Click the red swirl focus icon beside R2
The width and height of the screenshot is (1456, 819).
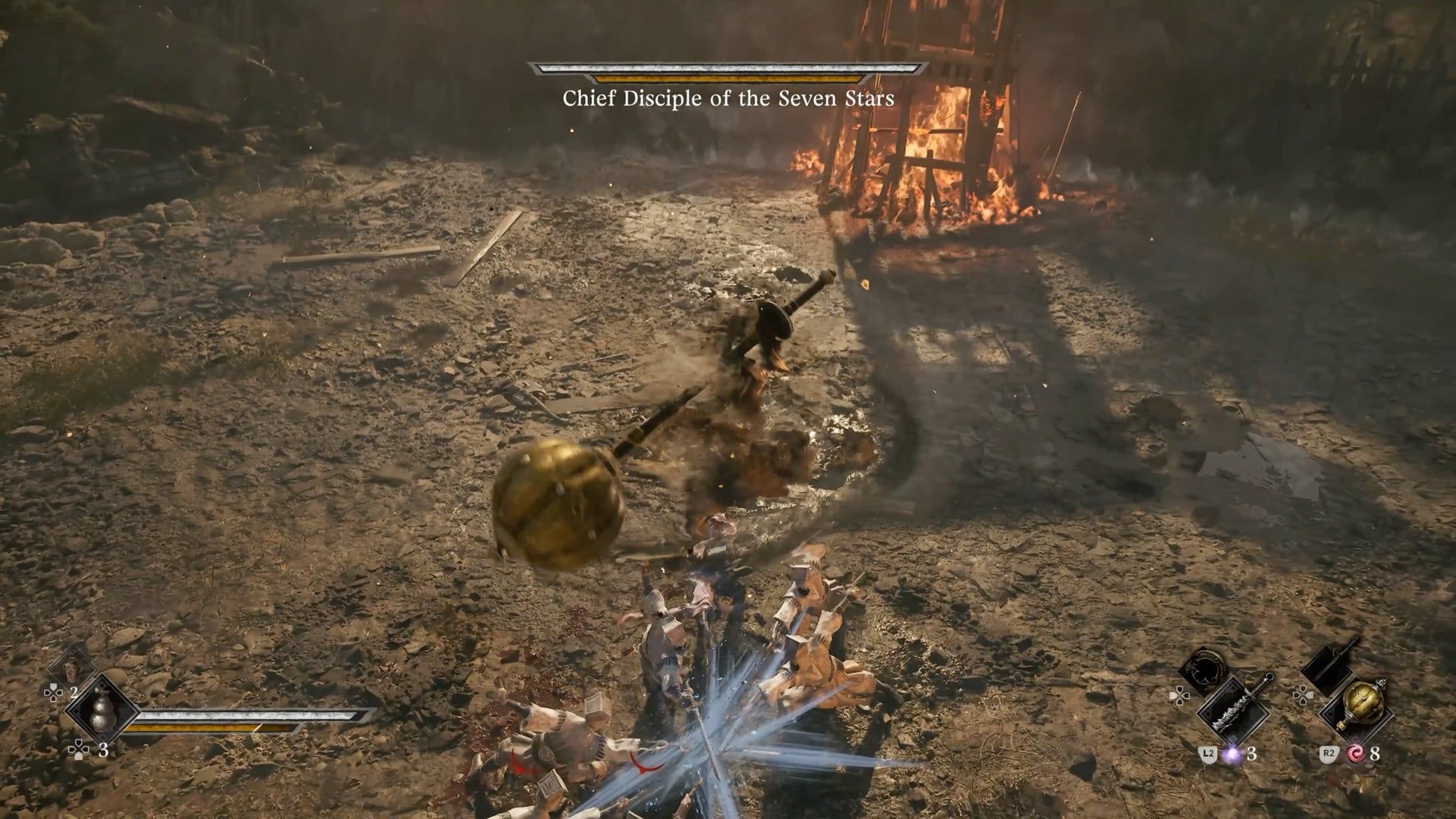coord(1356,754)
